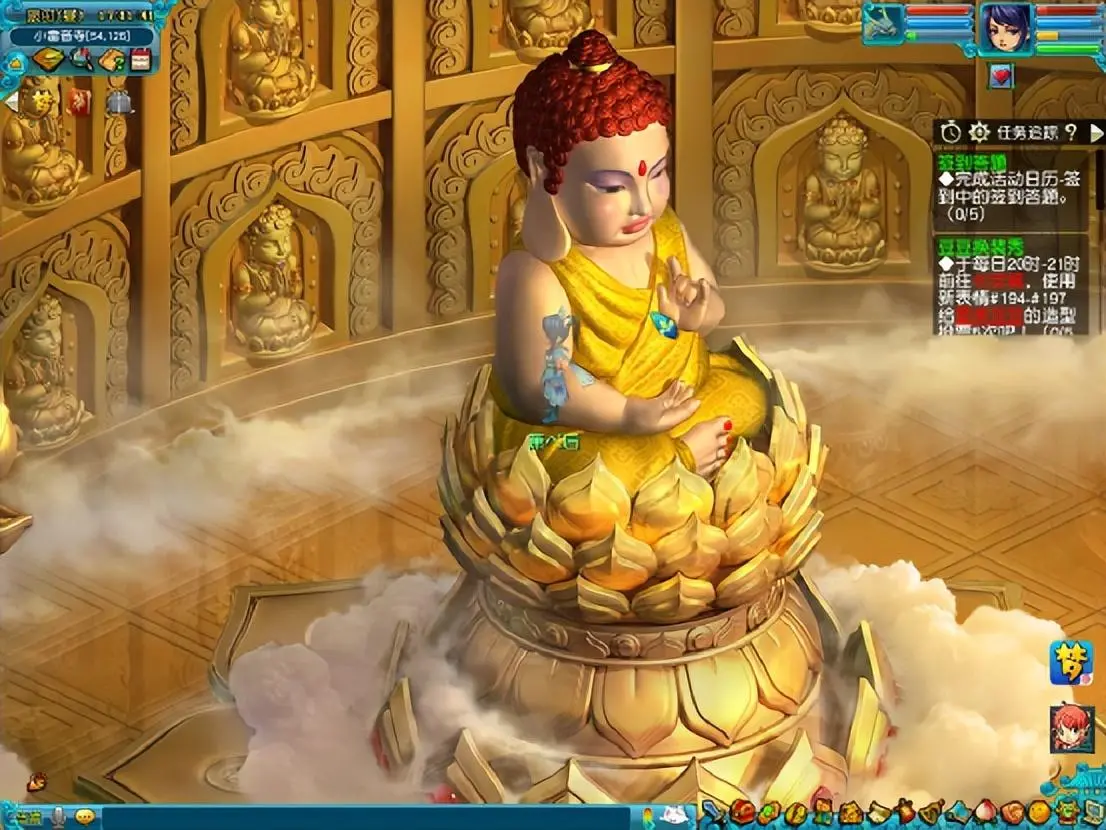Click the quest tracker question mark help
This screenshot has width=1106, height=830.
click(1069, 131)
